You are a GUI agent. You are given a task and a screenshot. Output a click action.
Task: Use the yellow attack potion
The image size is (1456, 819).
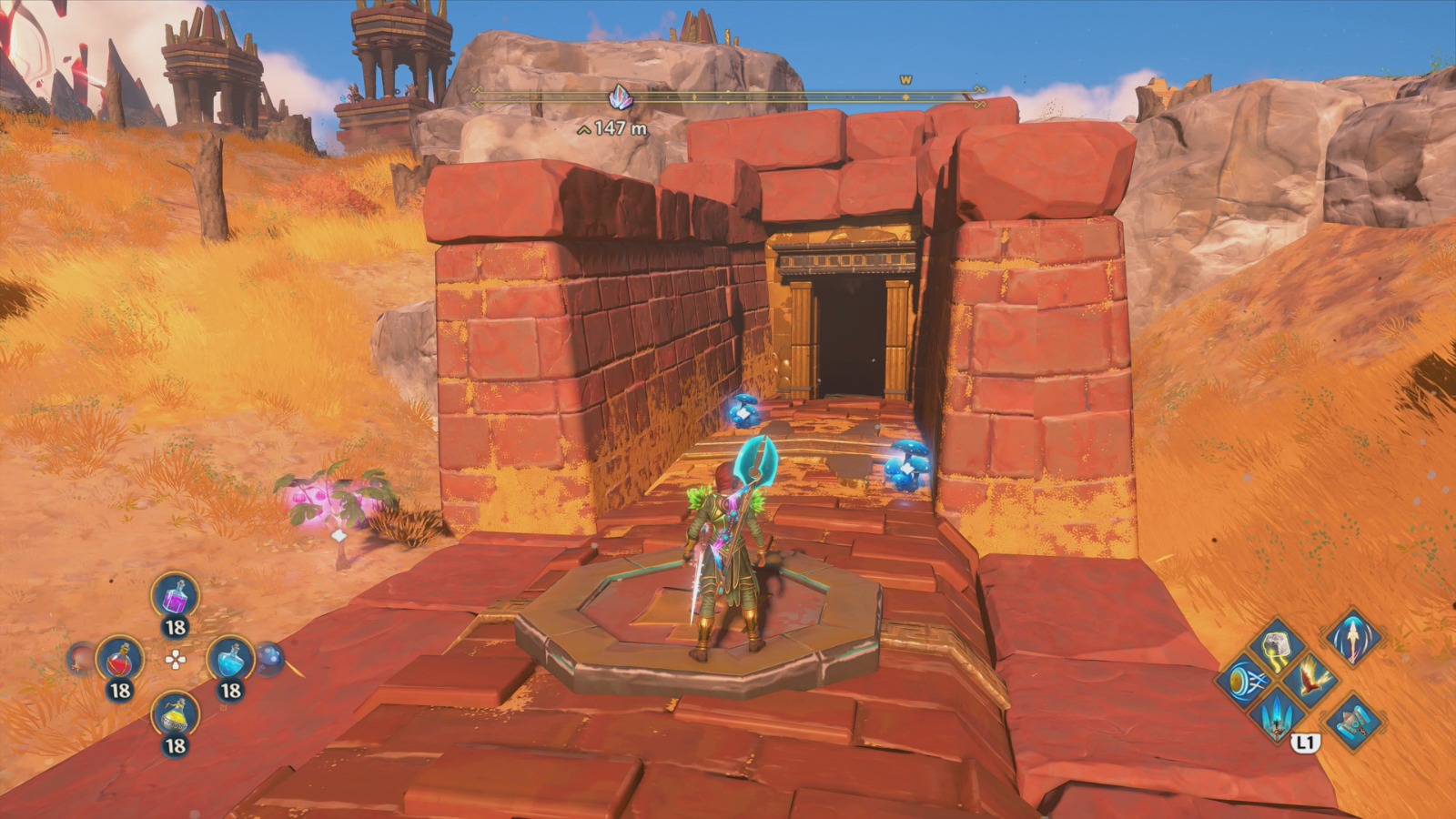pos(175,715)
